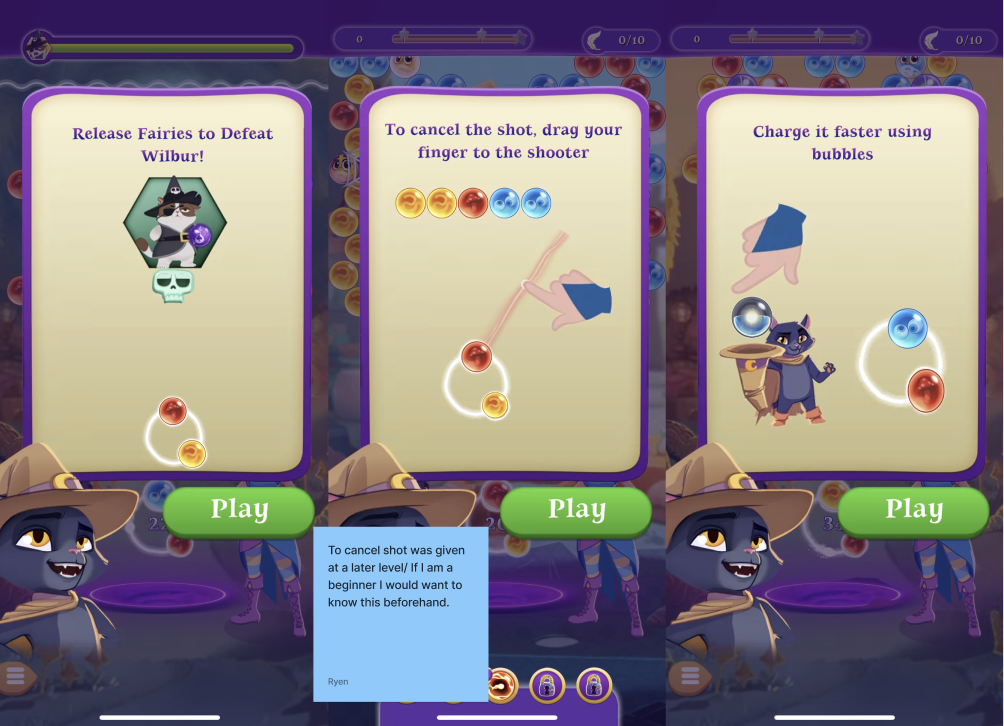Open hamburger menu below the Release Fairies screen
Image resolution: width=1004 pixels, height=726 pixels.
(13, 676)
